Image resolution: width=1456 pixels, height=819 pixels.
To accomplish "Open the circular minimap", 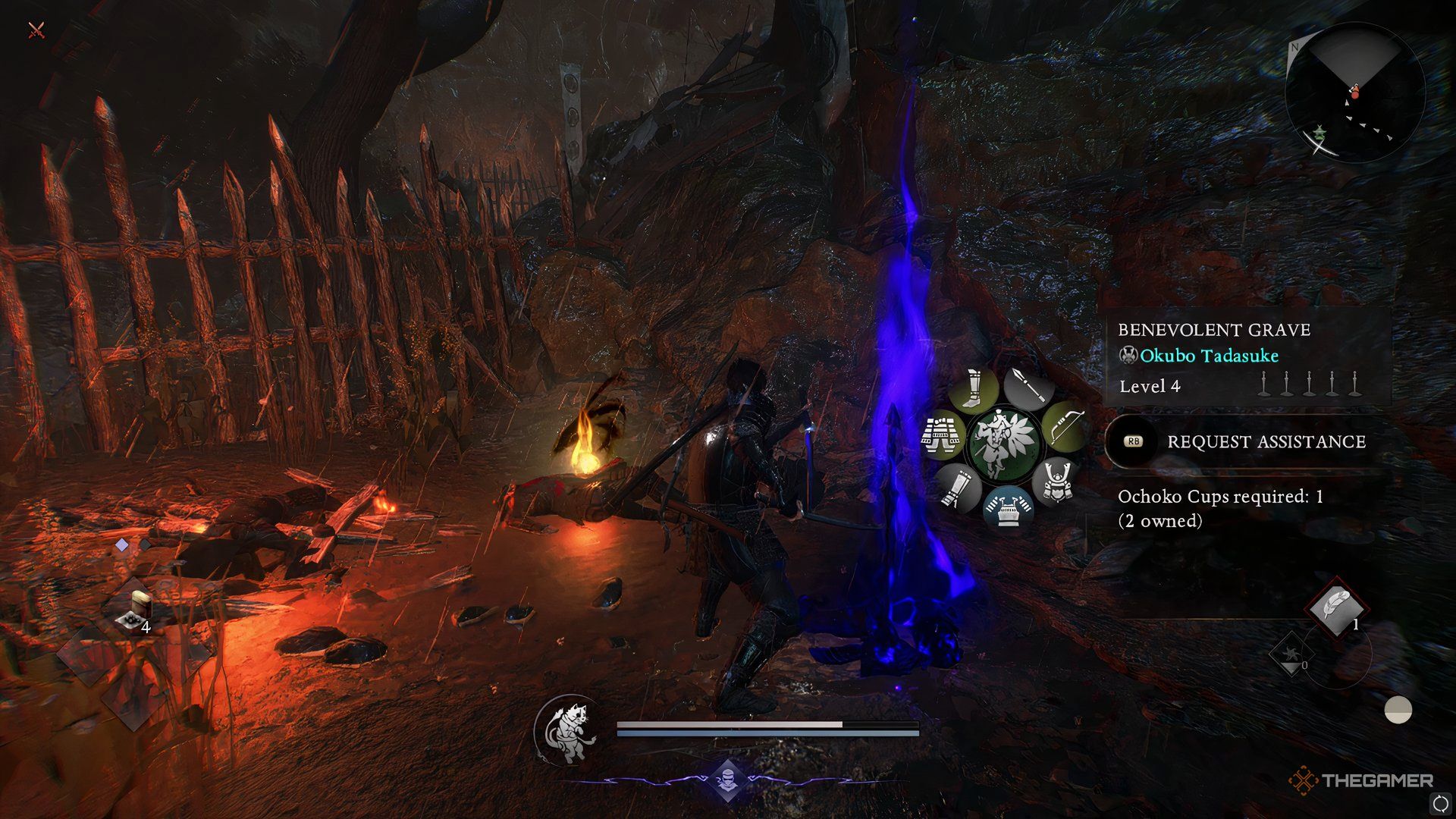I will point(1354,93).
